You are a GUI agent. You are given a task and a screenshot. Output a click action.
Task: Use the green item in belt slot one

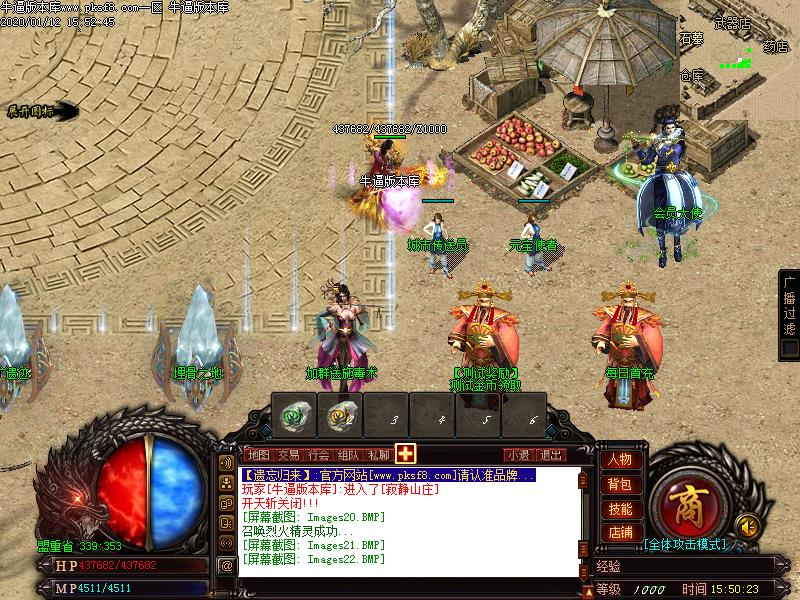294,414
